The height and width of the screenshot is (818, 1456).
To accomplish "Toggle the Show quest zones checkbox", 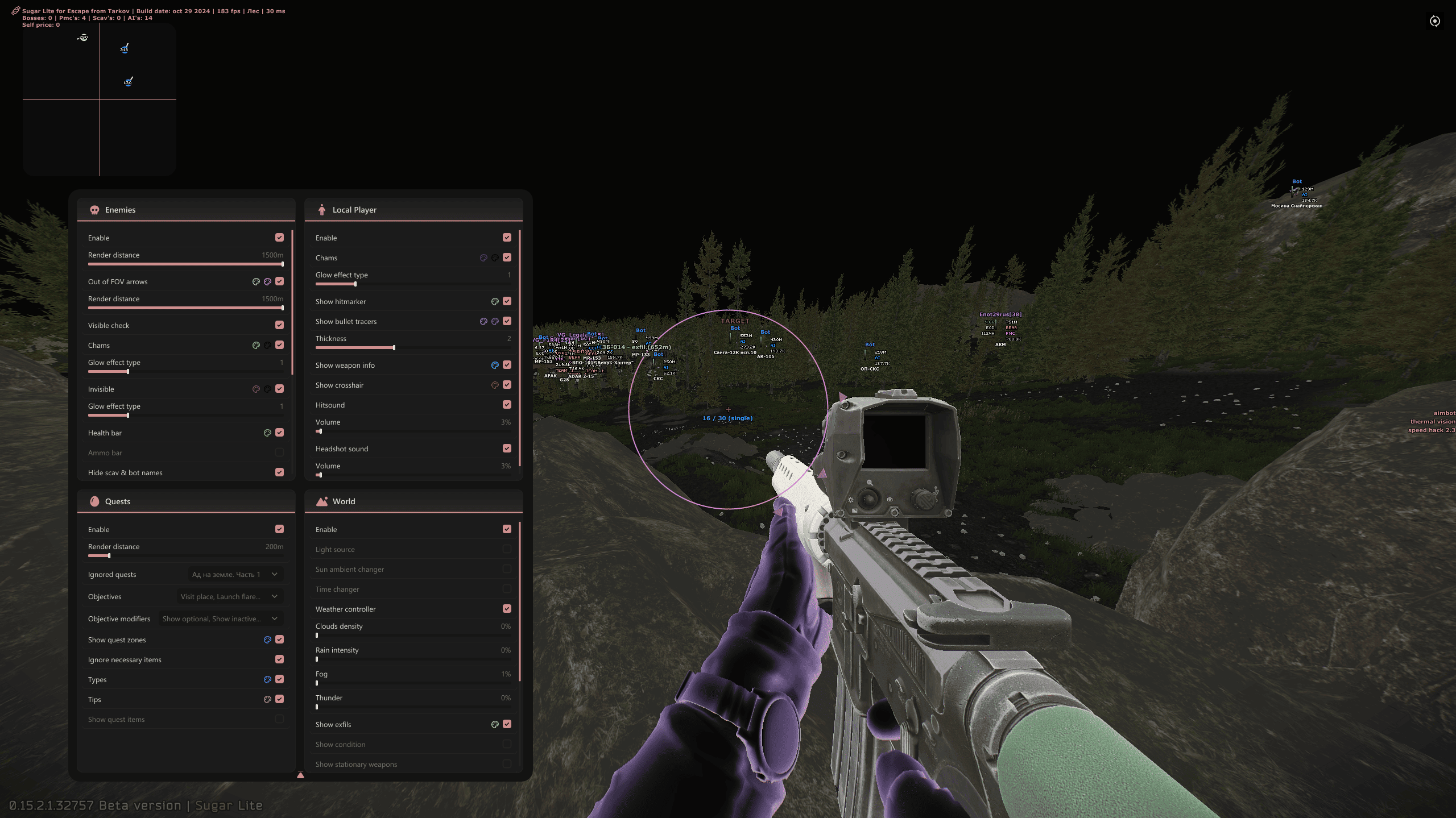I will (x=279, y=640).
